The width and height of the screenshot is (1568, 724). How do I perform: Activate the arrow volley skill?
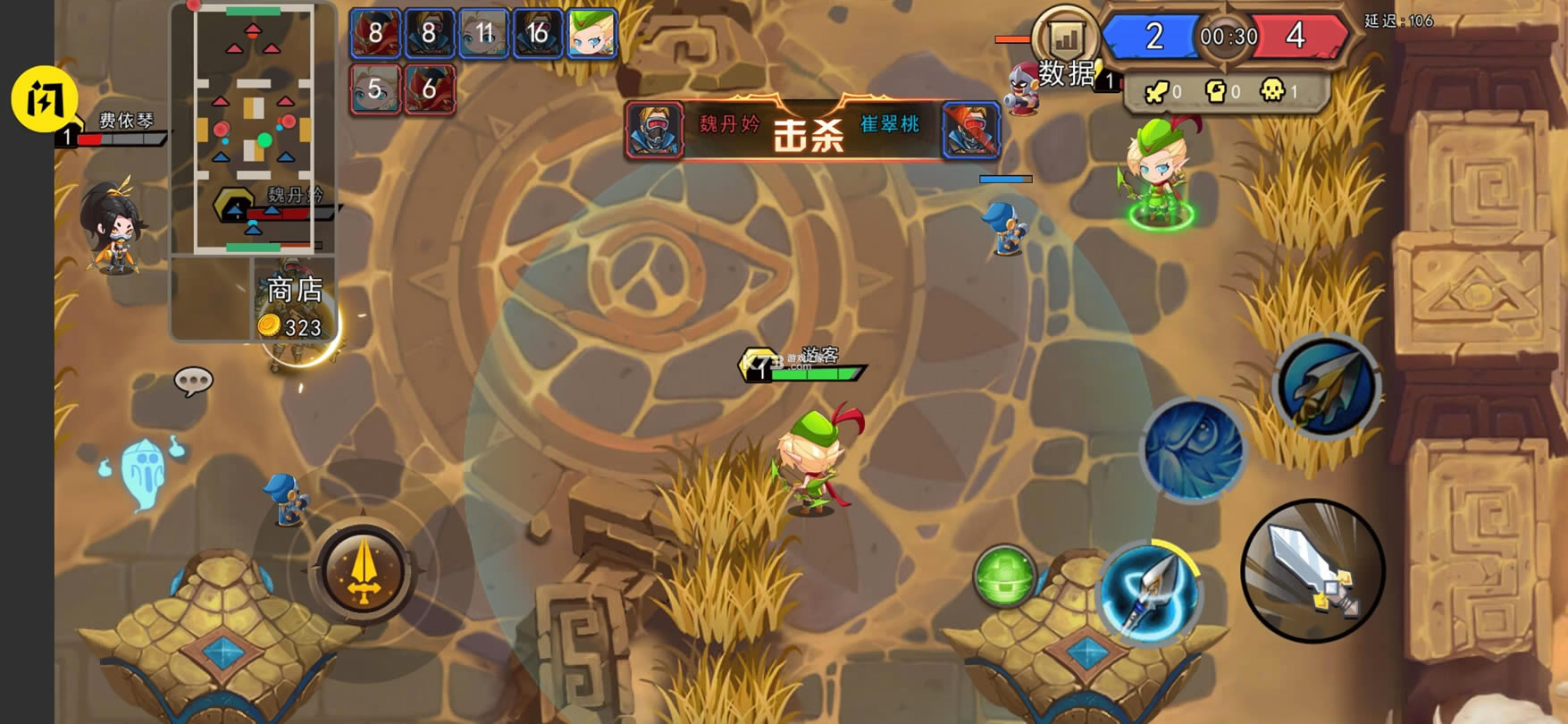point(1327,387)
